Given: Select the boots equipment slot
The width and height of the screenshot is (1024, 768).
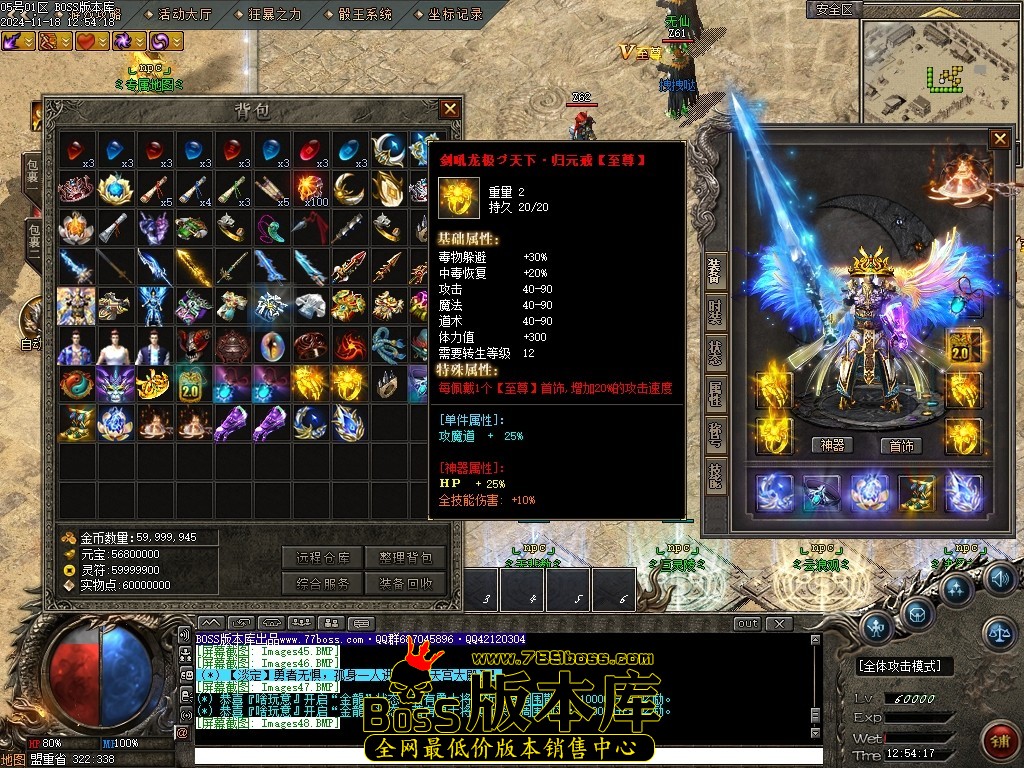Looking at the screenshot, I should pyautogui.click(x=915, y=494).
